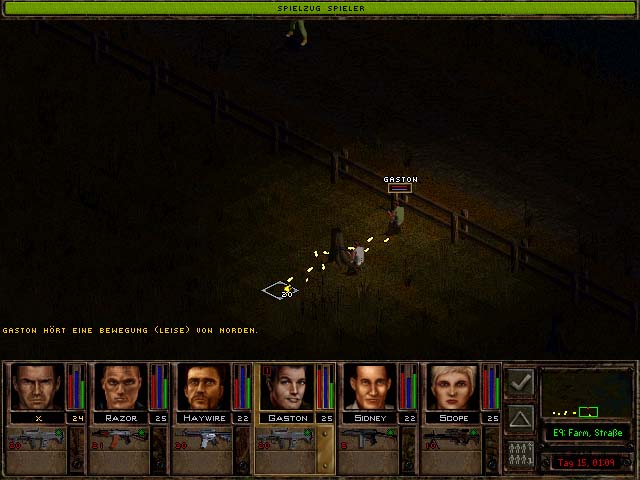Click the triangle button
The width and height of the screenshot is (640, 480).
coord(520,417)
